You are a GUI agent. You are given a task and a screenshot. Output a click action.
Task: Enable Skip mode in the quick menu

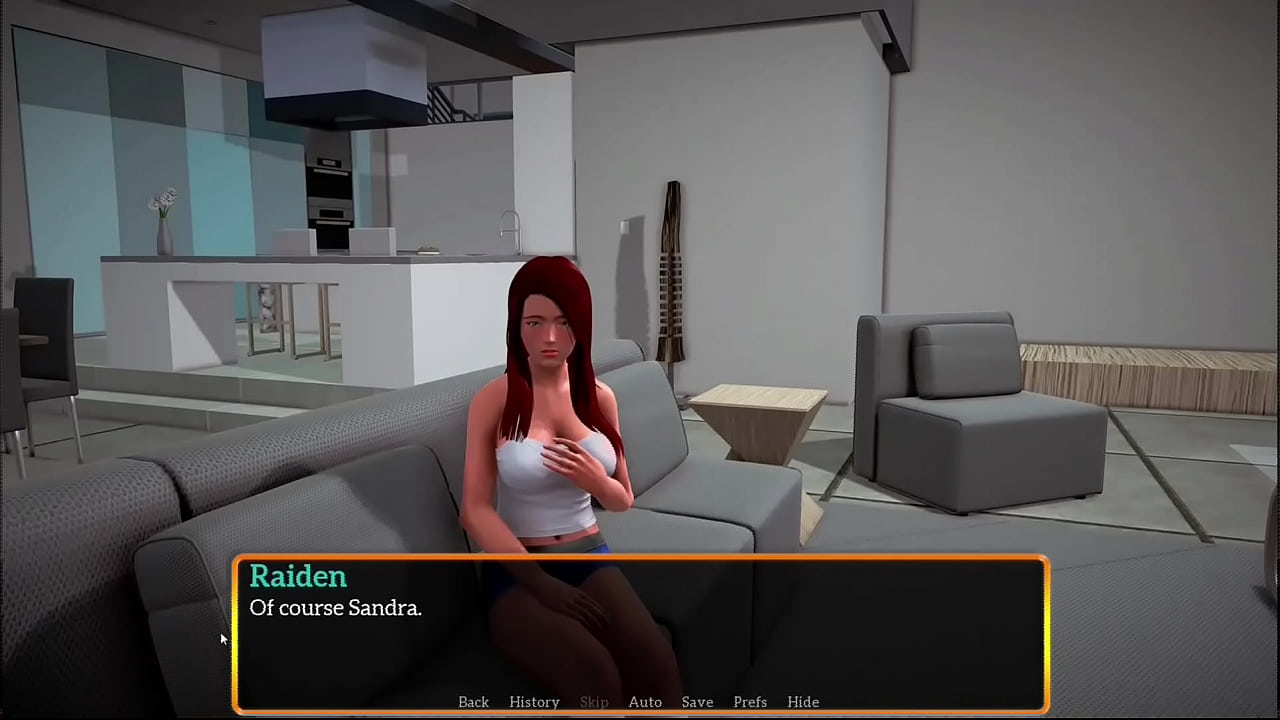(594, 702)
